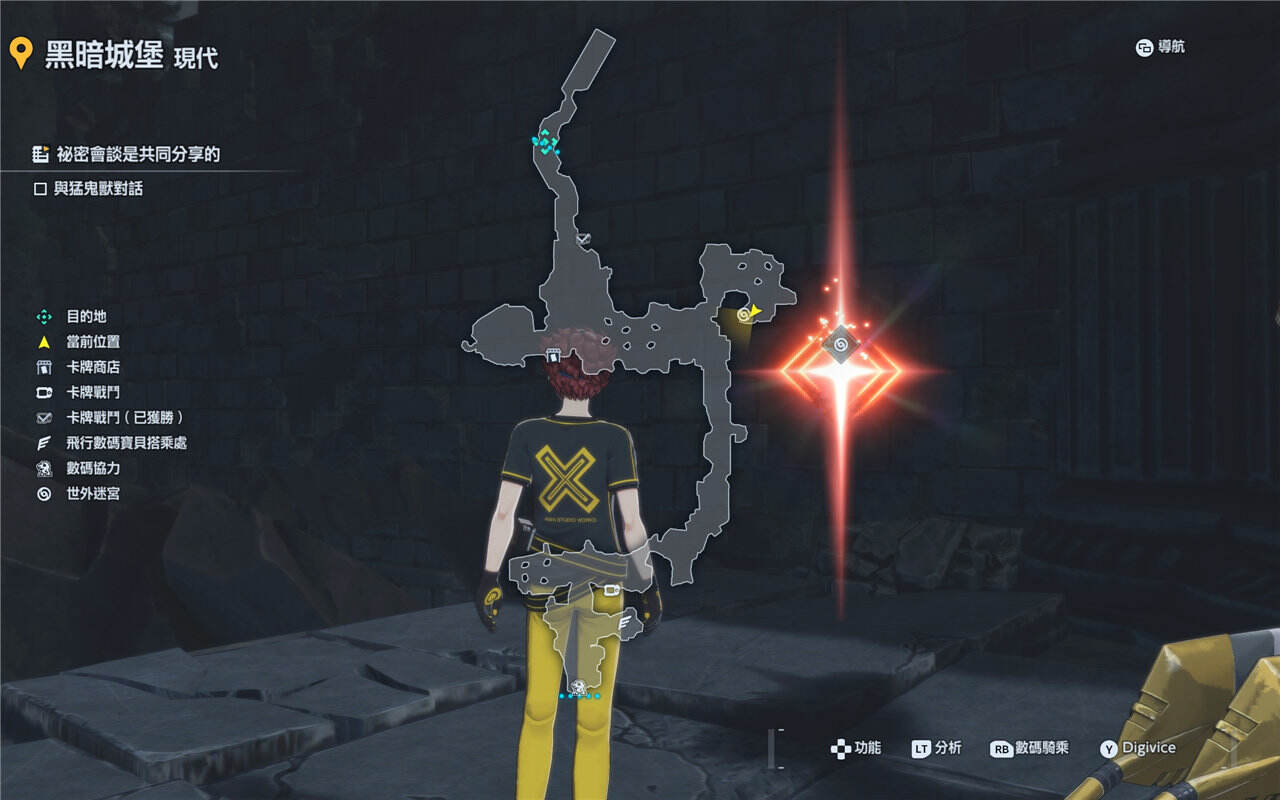Click the Digi cooperation marker at the map's bottom
Image resolution: width=1280 pixels, height=800 pixels.
coord(579,686)
